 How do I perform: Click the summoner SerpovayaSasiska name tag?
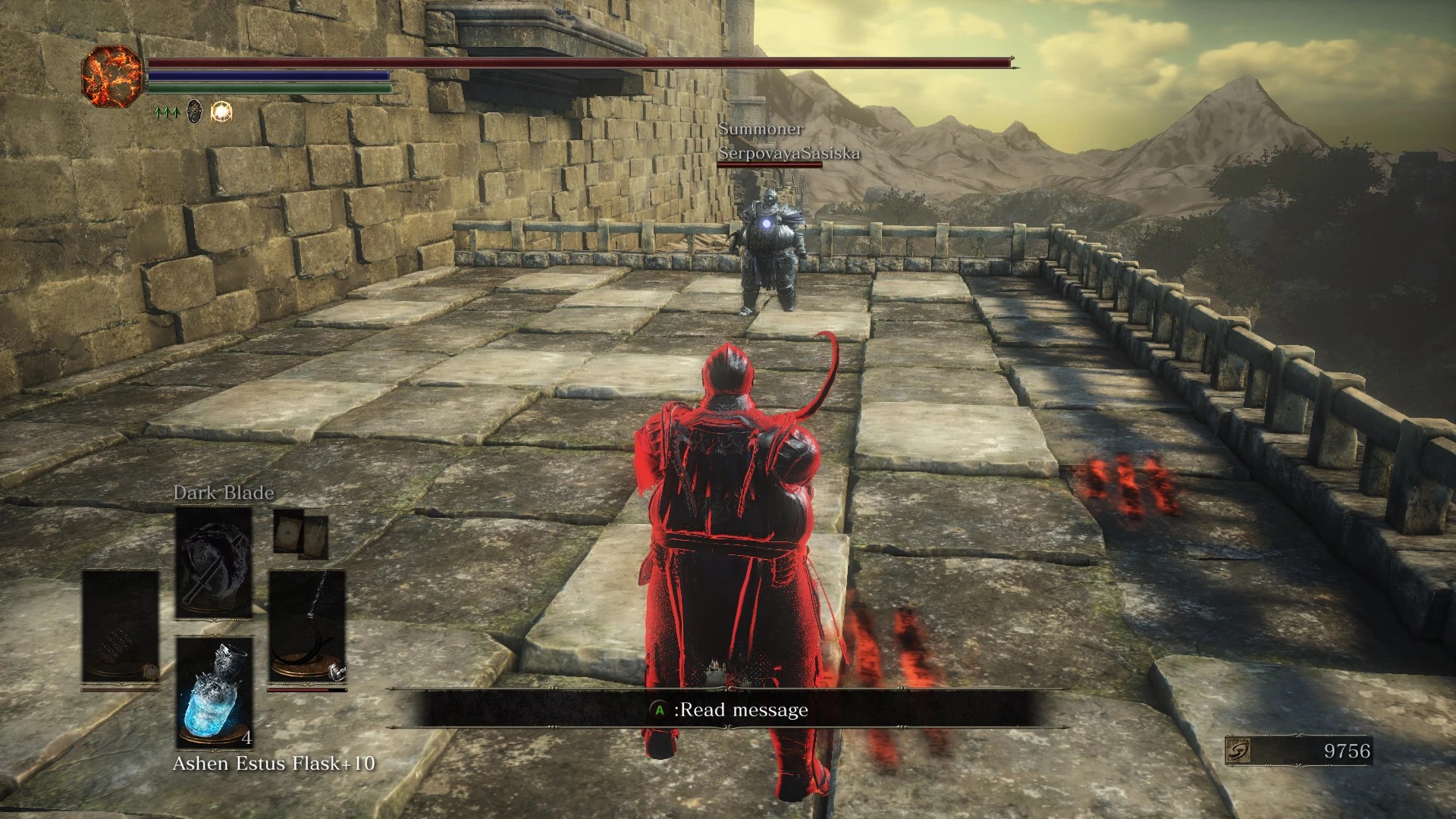789,153
